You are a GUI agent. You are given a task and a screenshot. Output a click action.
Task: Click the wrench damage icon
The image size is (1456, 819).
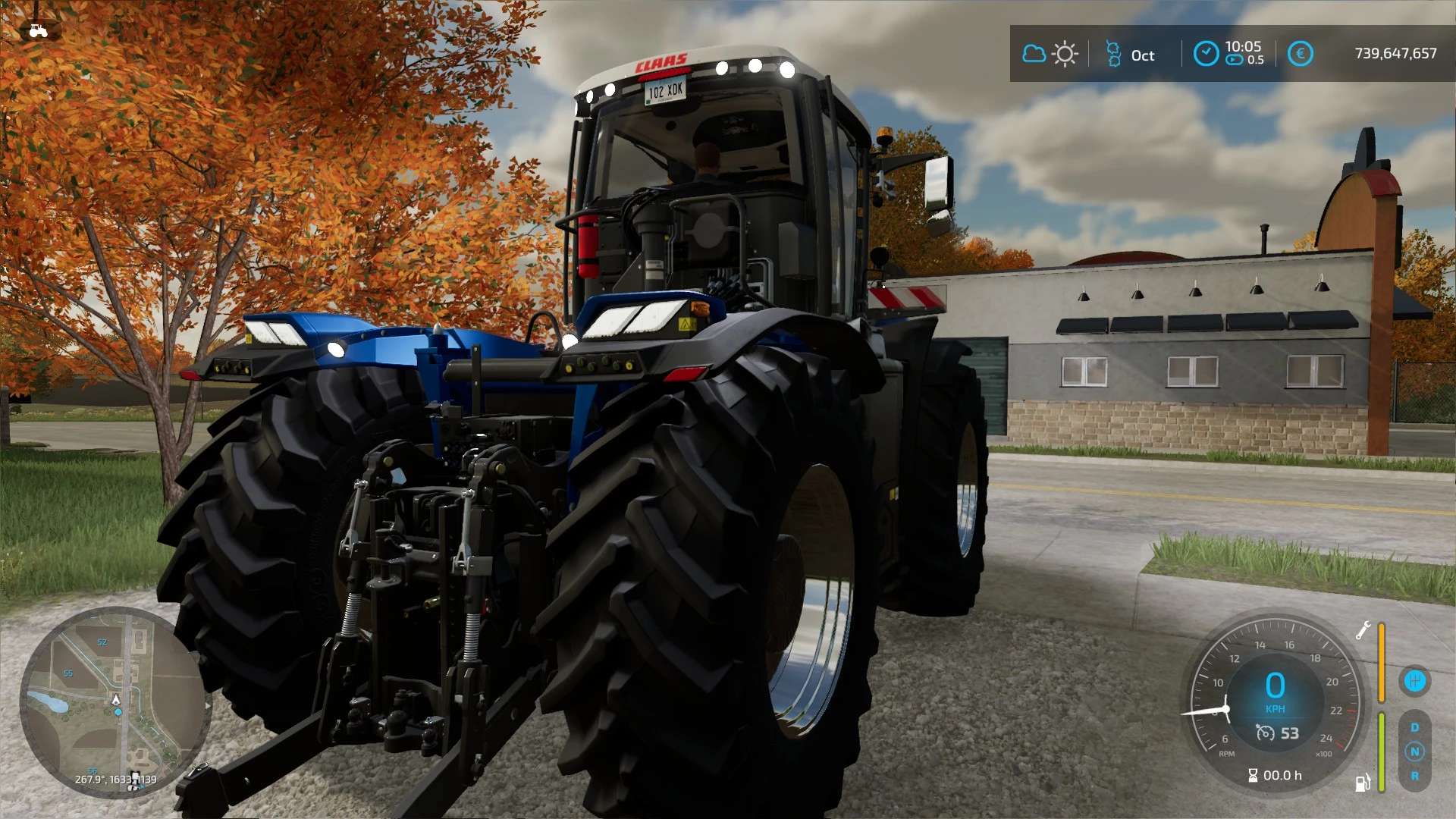[1363, 630]
